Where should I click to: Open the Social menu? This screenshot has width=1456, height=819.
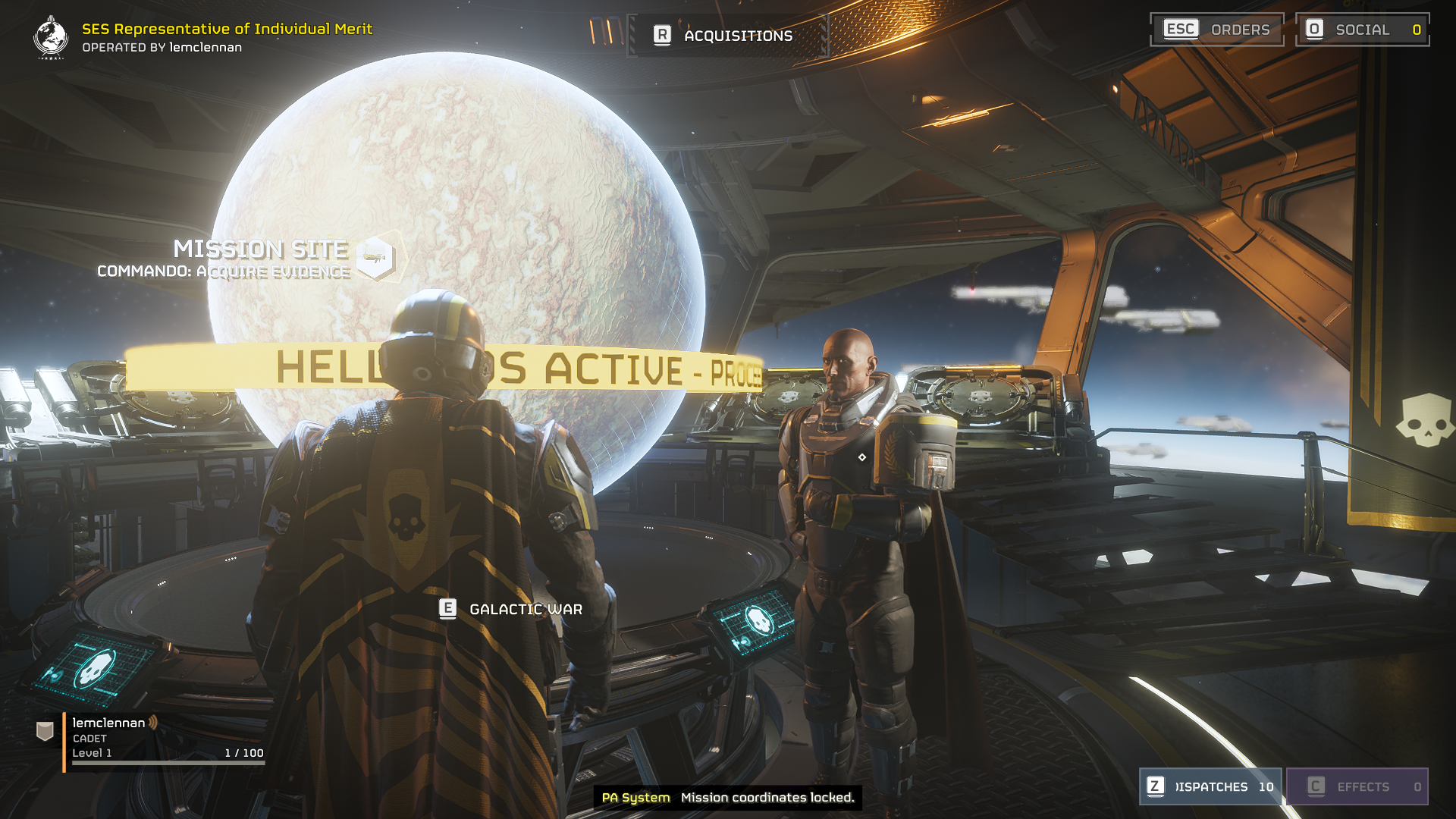[1362, 30]
